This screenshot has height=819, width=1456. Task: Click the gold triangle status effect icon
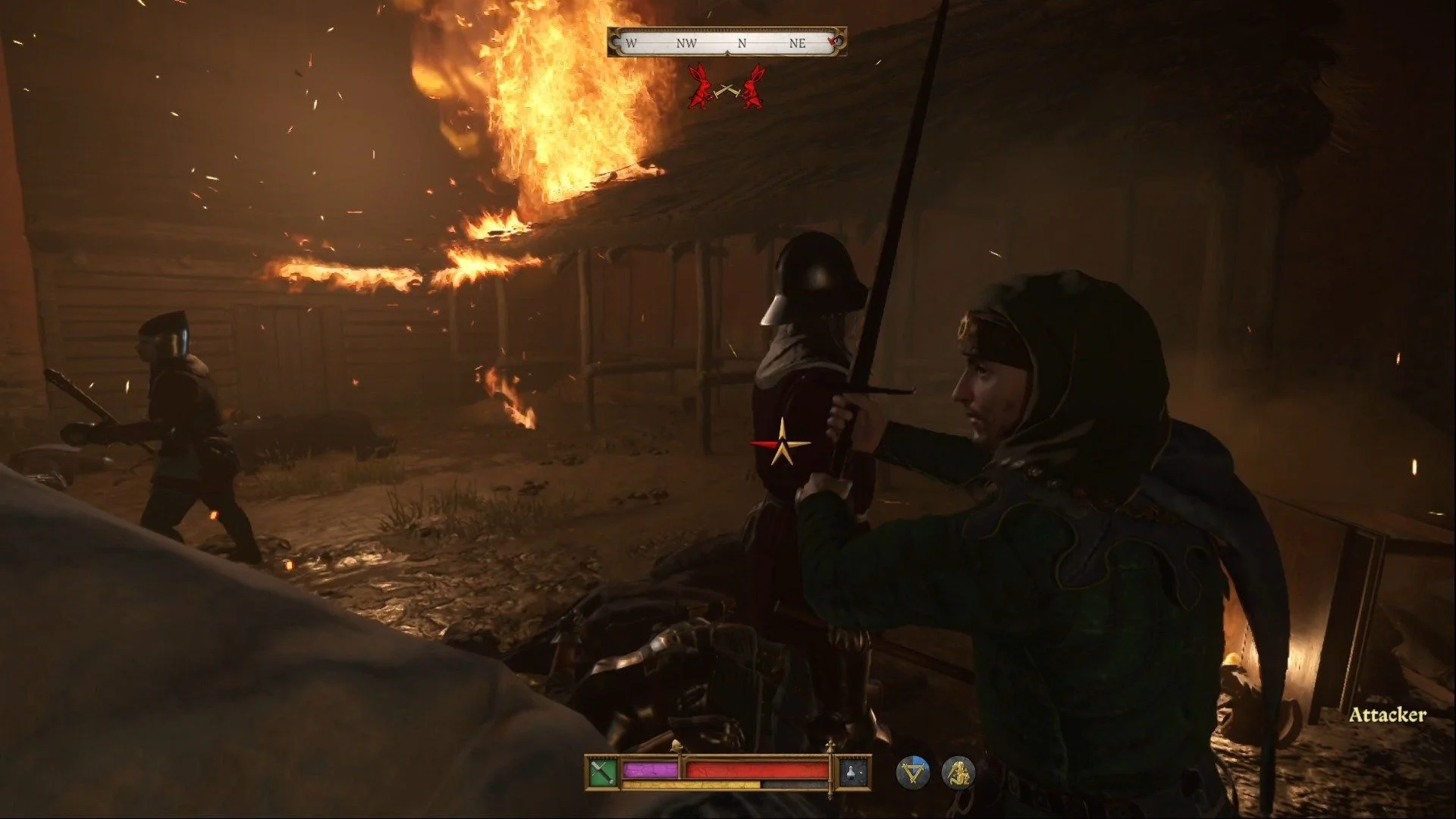[912, 773]
